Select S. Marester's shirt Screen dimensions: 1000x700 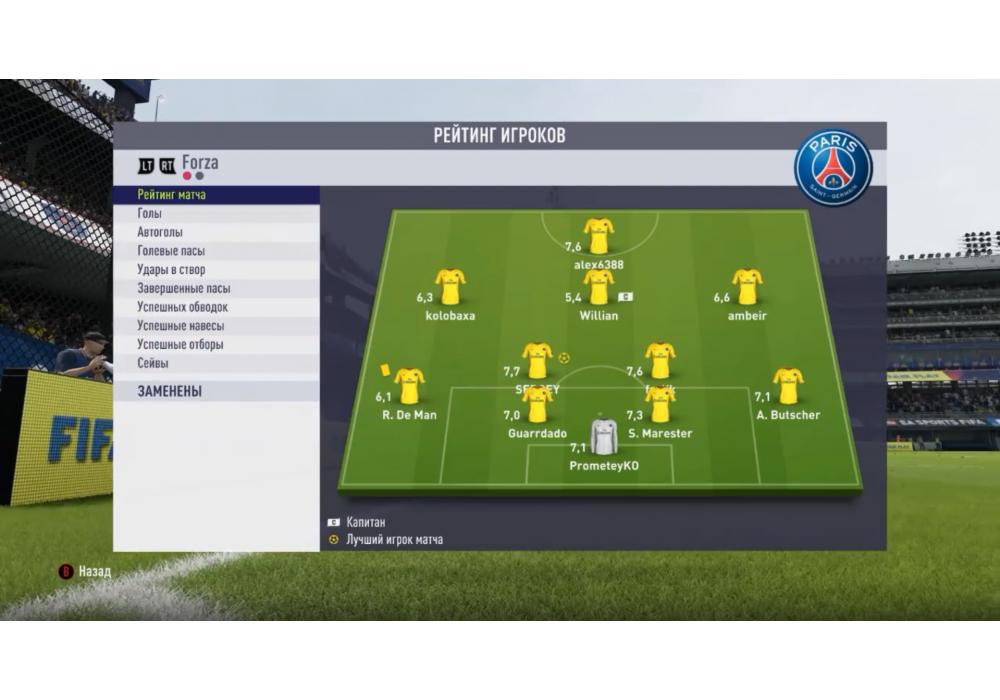pos(660,405)
